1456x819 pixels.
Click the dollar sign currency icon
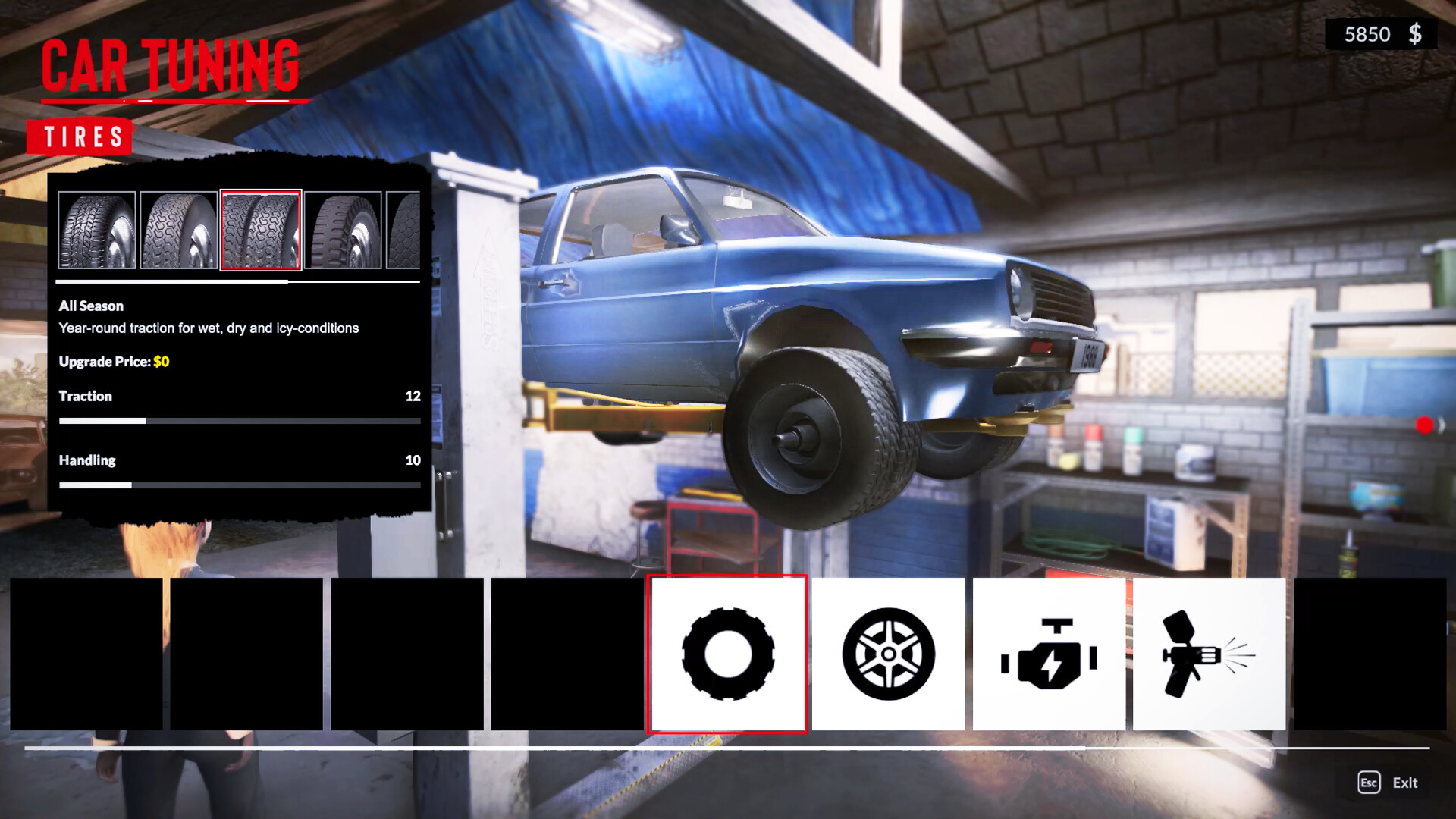point(1415,34)
